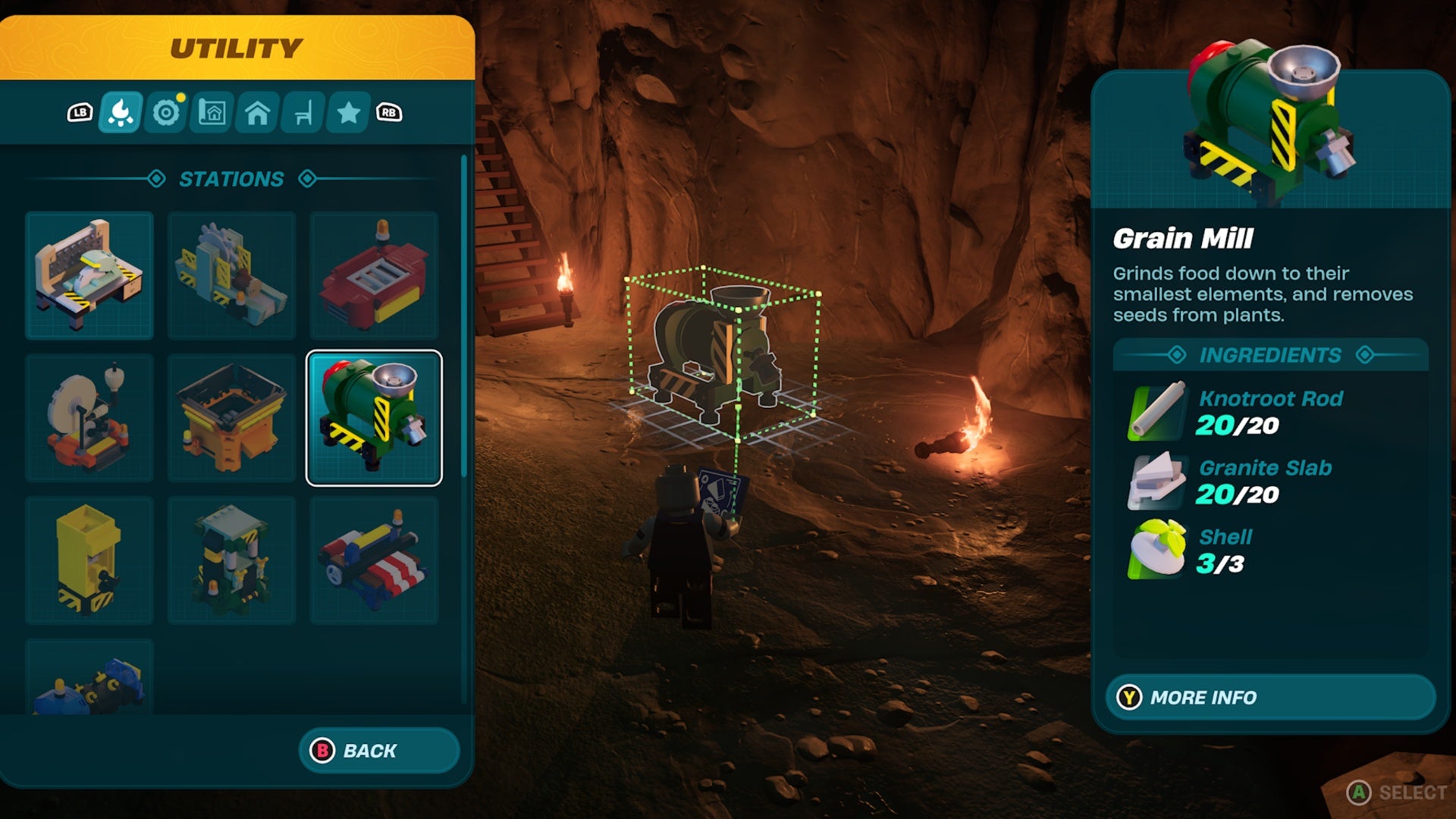The height and width of the screenshot is (819, 1456).
Task: Choose the partially visible blue station tile
Action: (x=89, y=679)
